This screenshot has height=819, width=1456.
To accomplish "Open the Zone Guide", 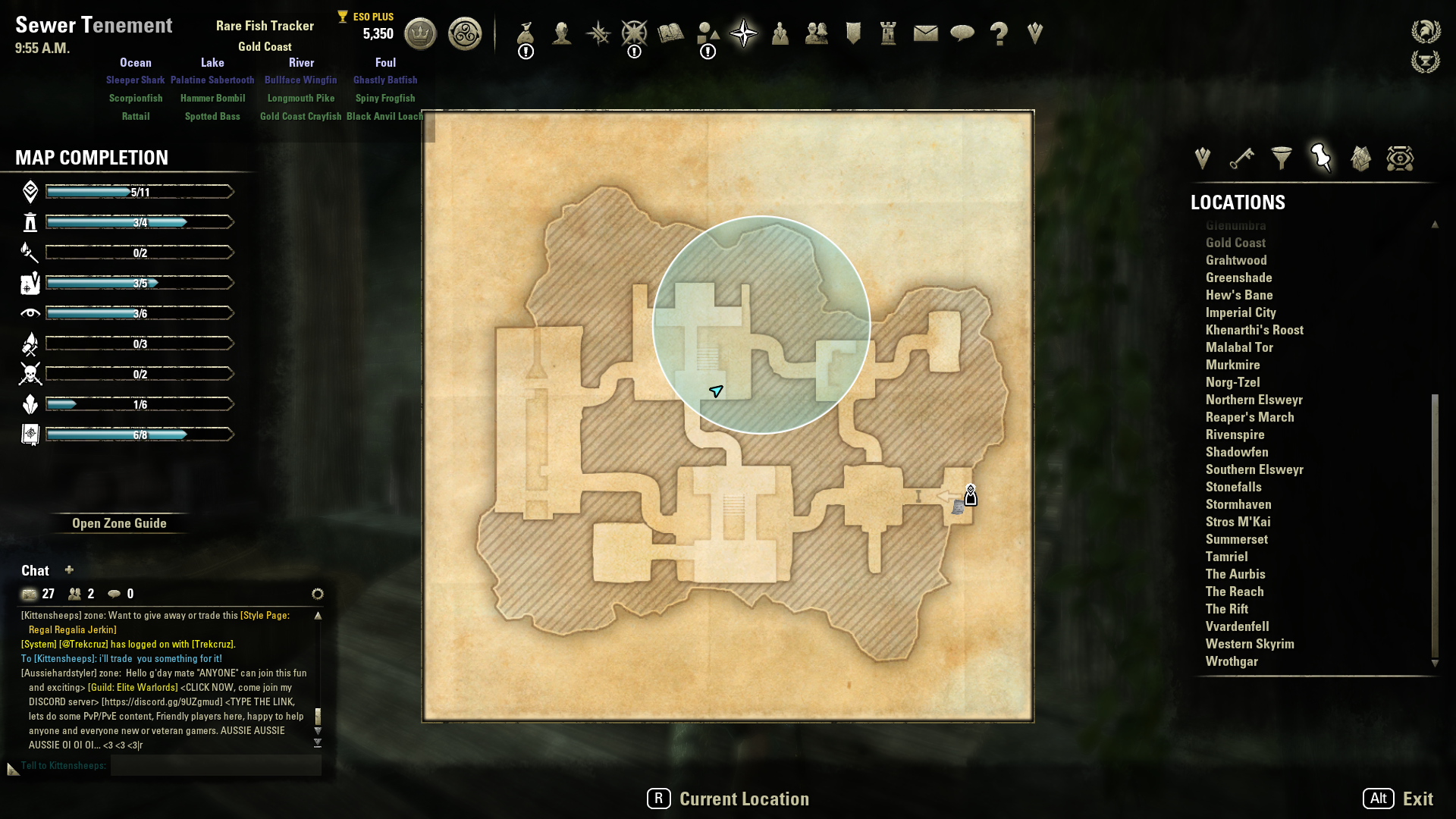I will pos(119,523).
